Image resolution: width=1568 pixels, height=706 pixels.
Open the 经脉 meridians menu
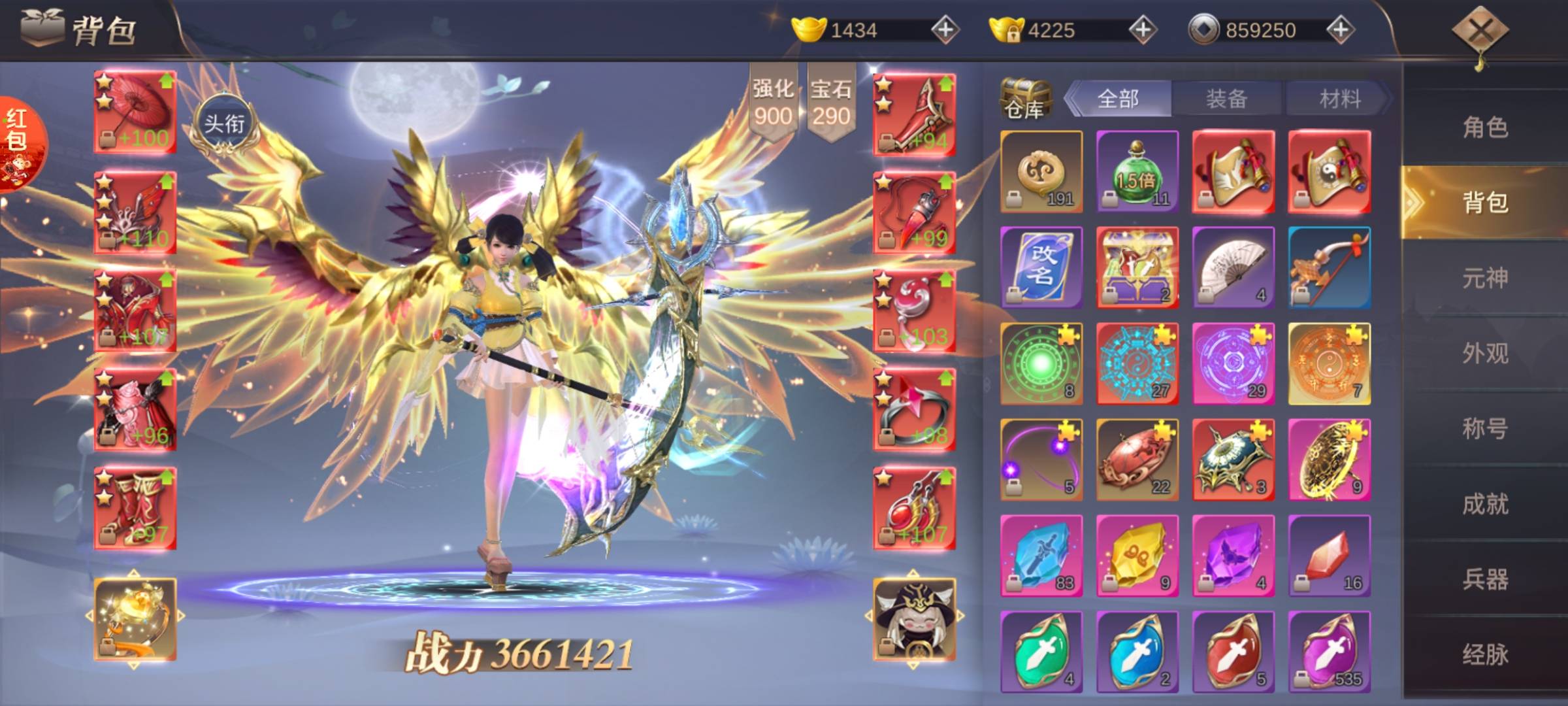pyautogui.click(x=1485, y=654)
